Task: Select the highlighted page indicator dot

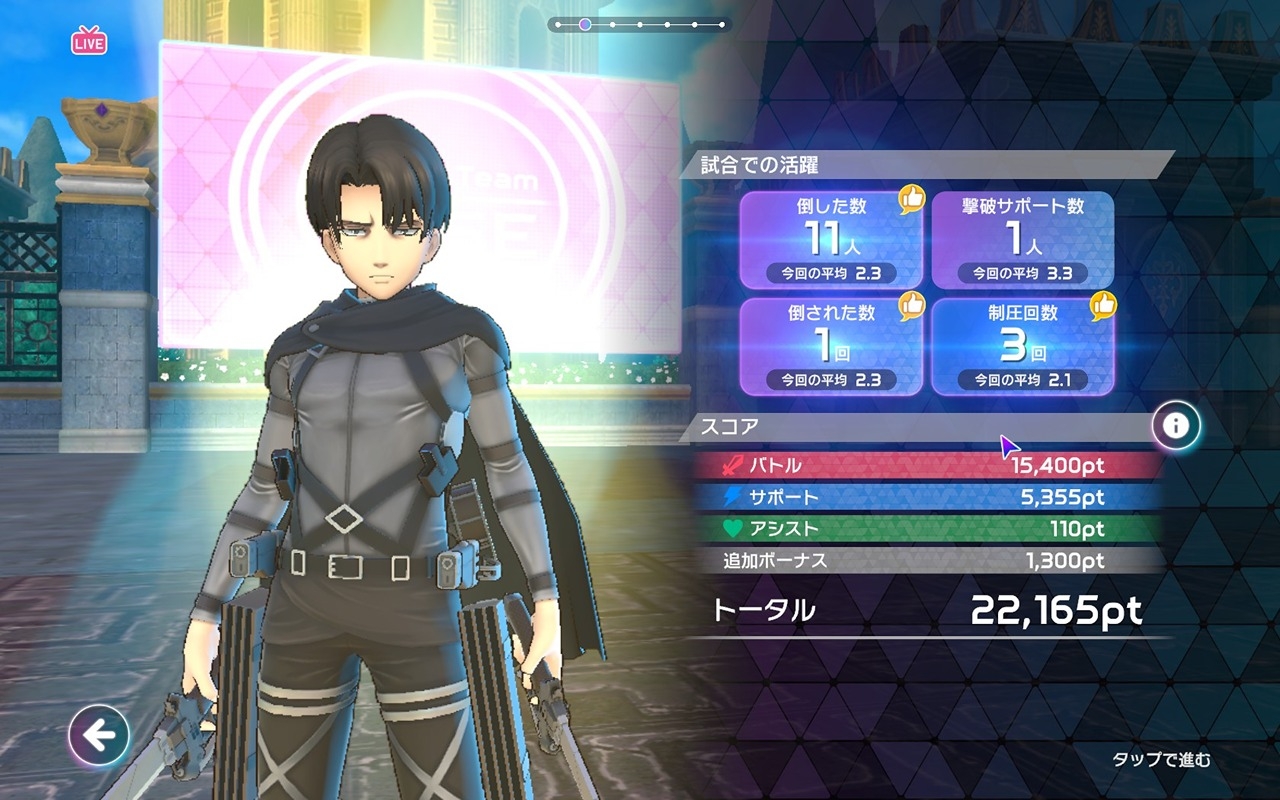Action: (x=585, y=24)
